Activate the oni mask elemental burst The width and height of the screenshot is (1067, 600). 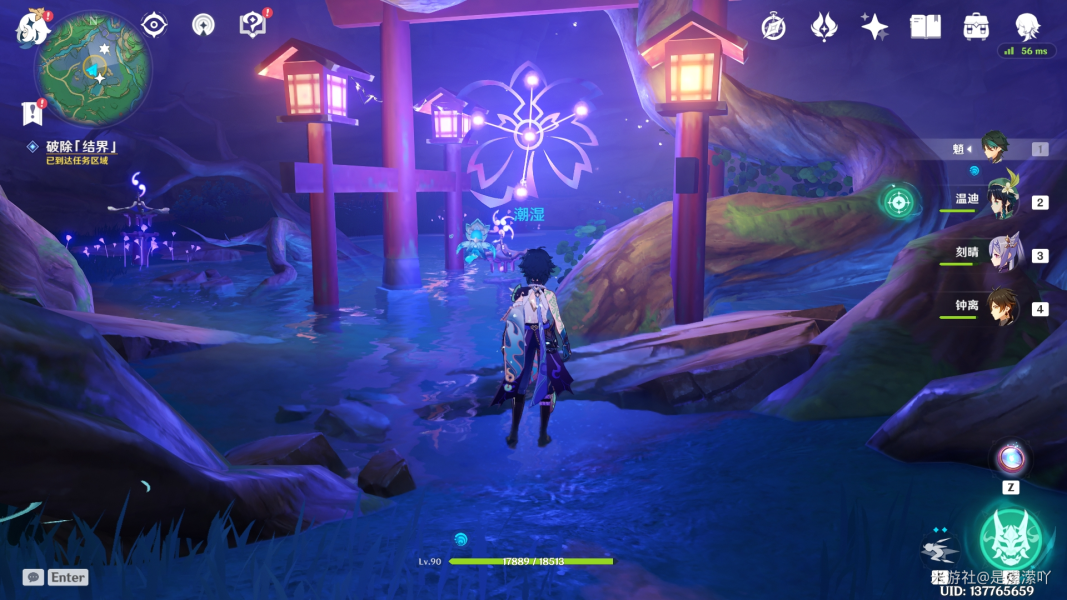(1010, 538)
